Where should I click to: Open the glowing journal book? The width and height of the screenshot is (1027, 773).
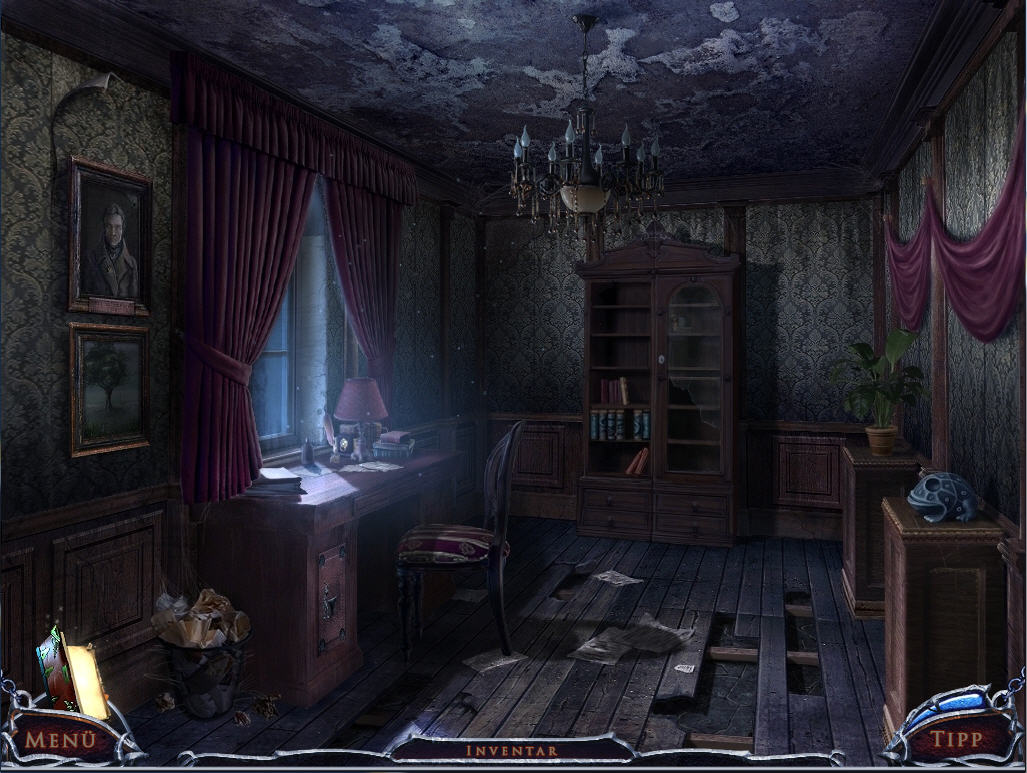click(73, 669)
